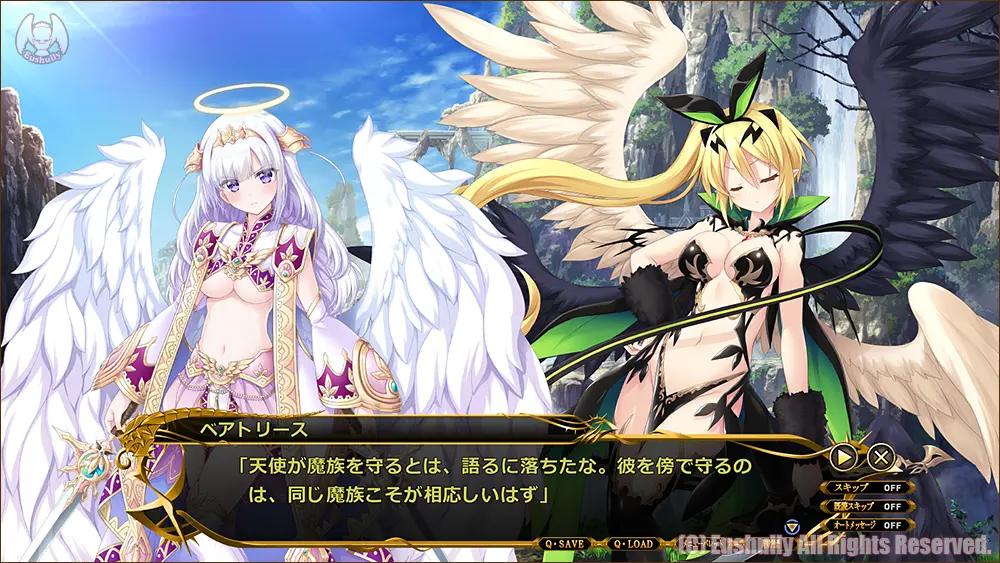Click the Q·SAVE quick save button
Image resolution: width=1000 pixels, height=563 pixels.
coord(564,544)
